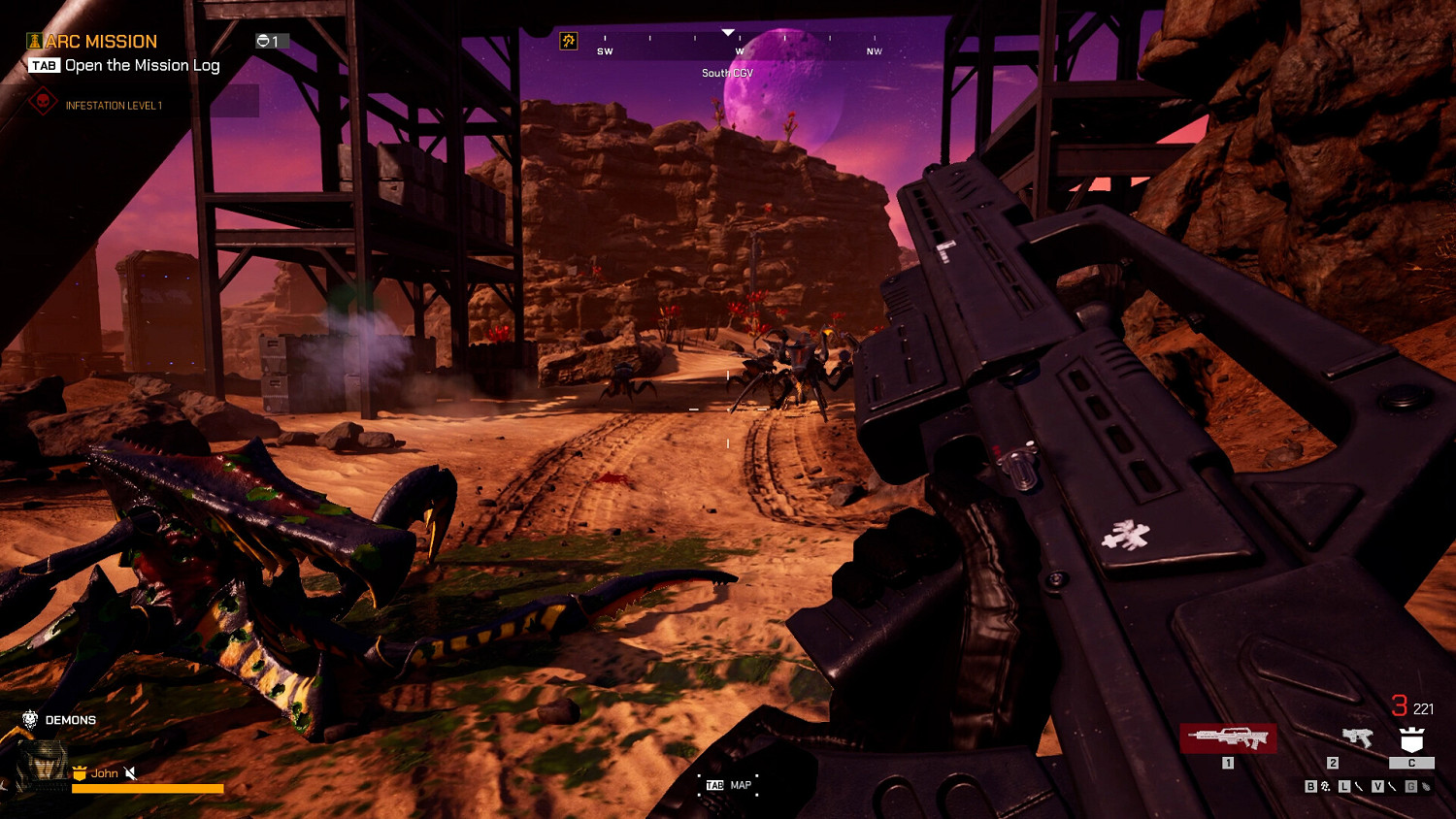Click the DEMONS squad lion emblem

pos(30,719)
